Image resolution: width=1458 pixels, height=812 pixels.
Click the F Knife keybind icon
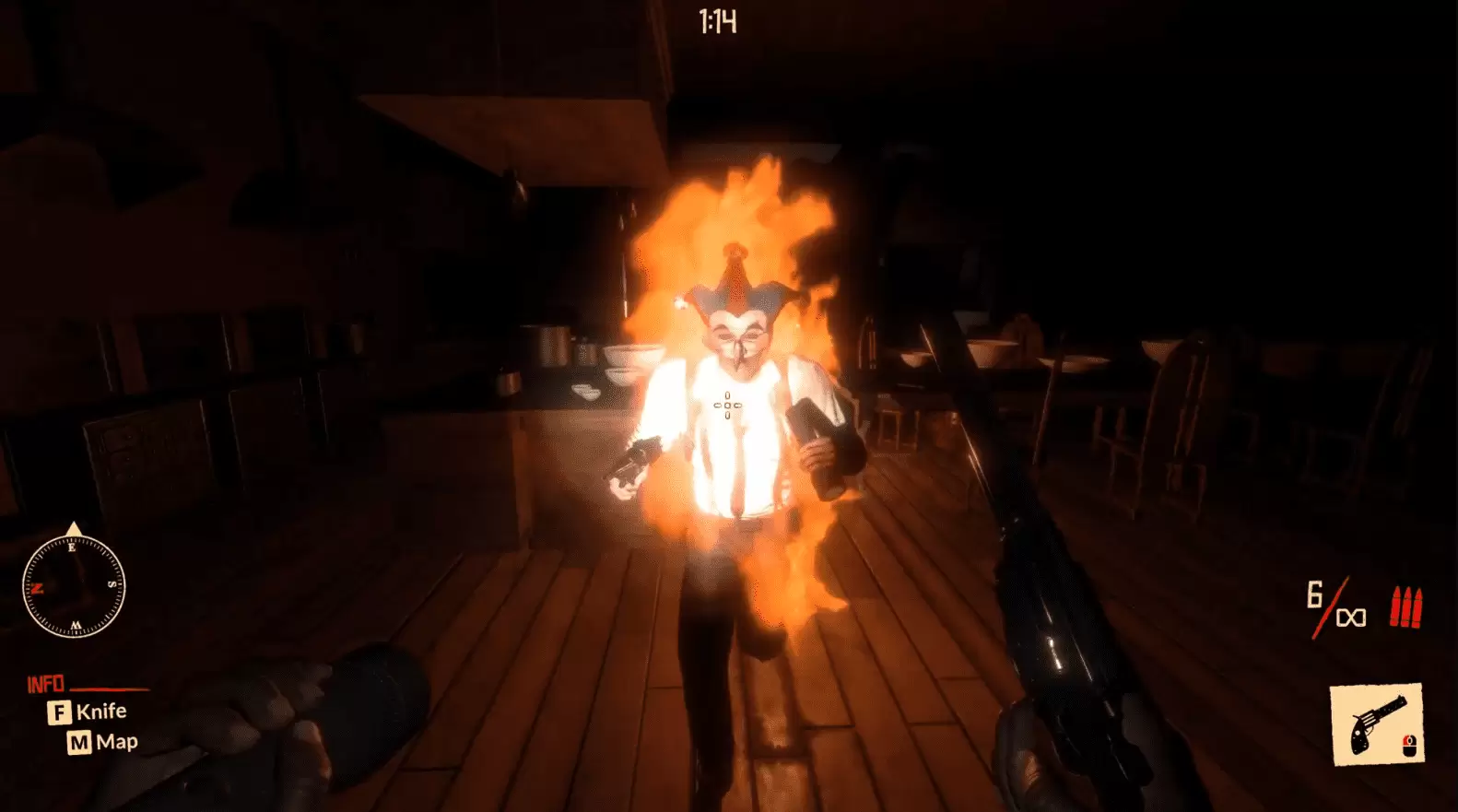(59, 711)
